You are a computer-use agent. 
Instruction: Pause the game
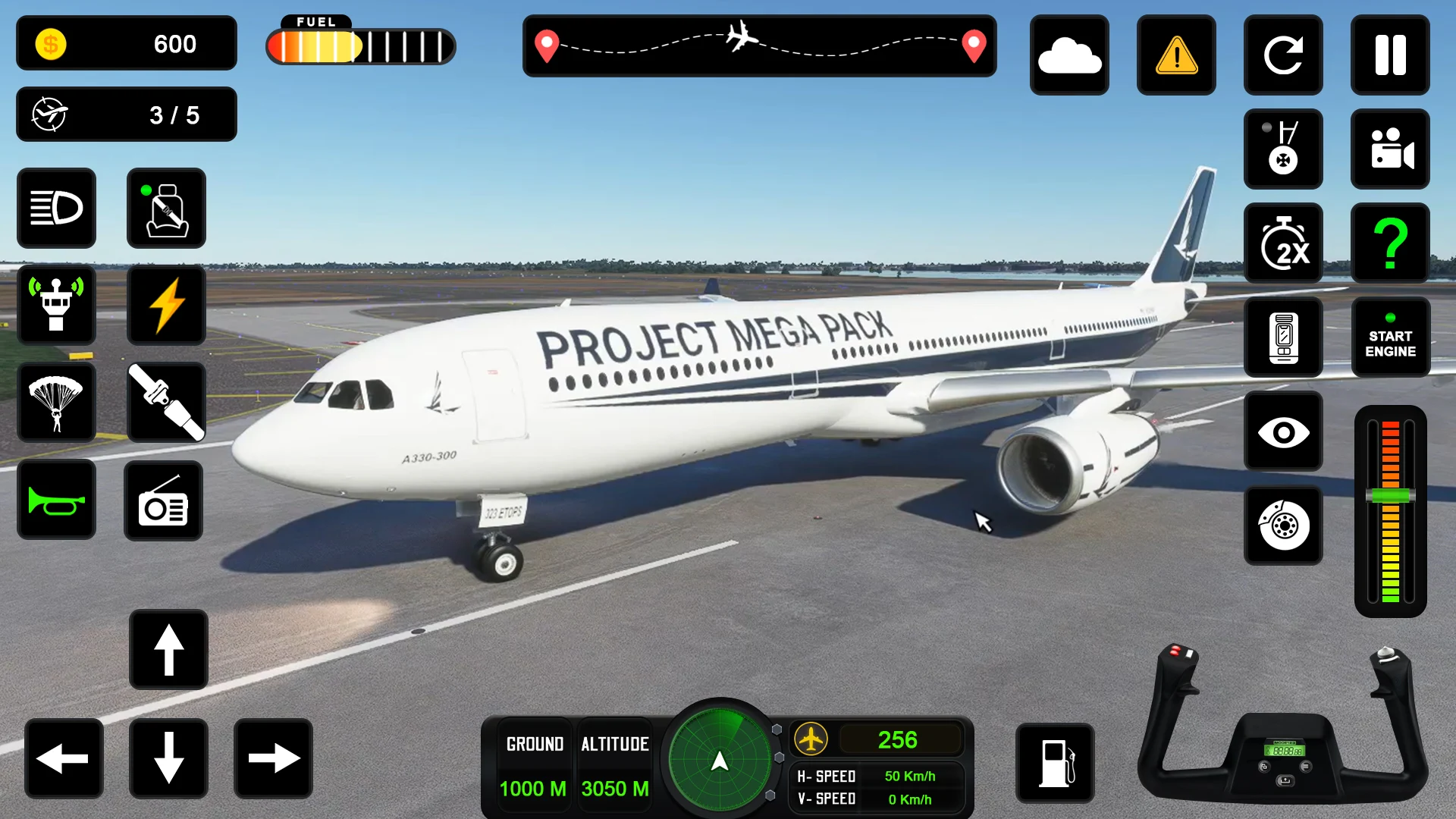pyautogui.click(x=1390, y=55)
